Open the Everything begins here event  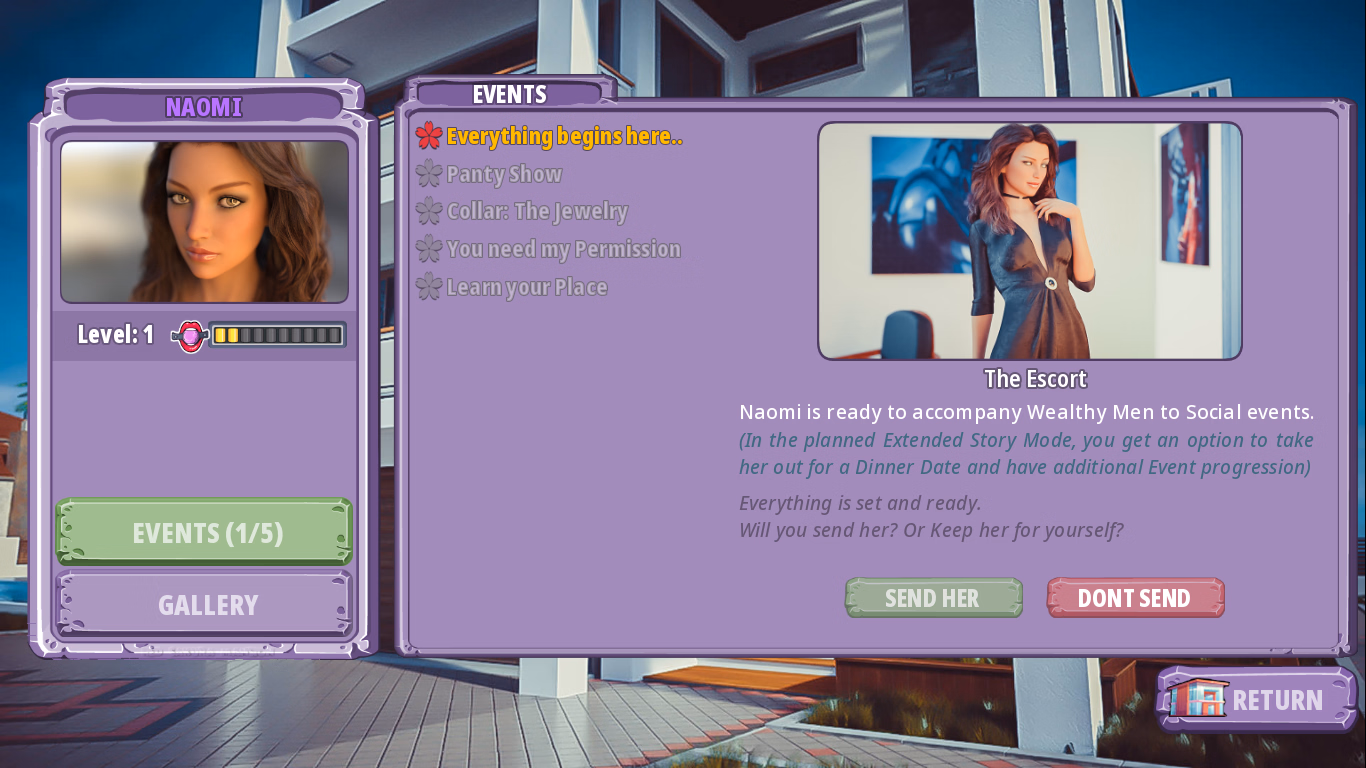(x=565, y=136)
